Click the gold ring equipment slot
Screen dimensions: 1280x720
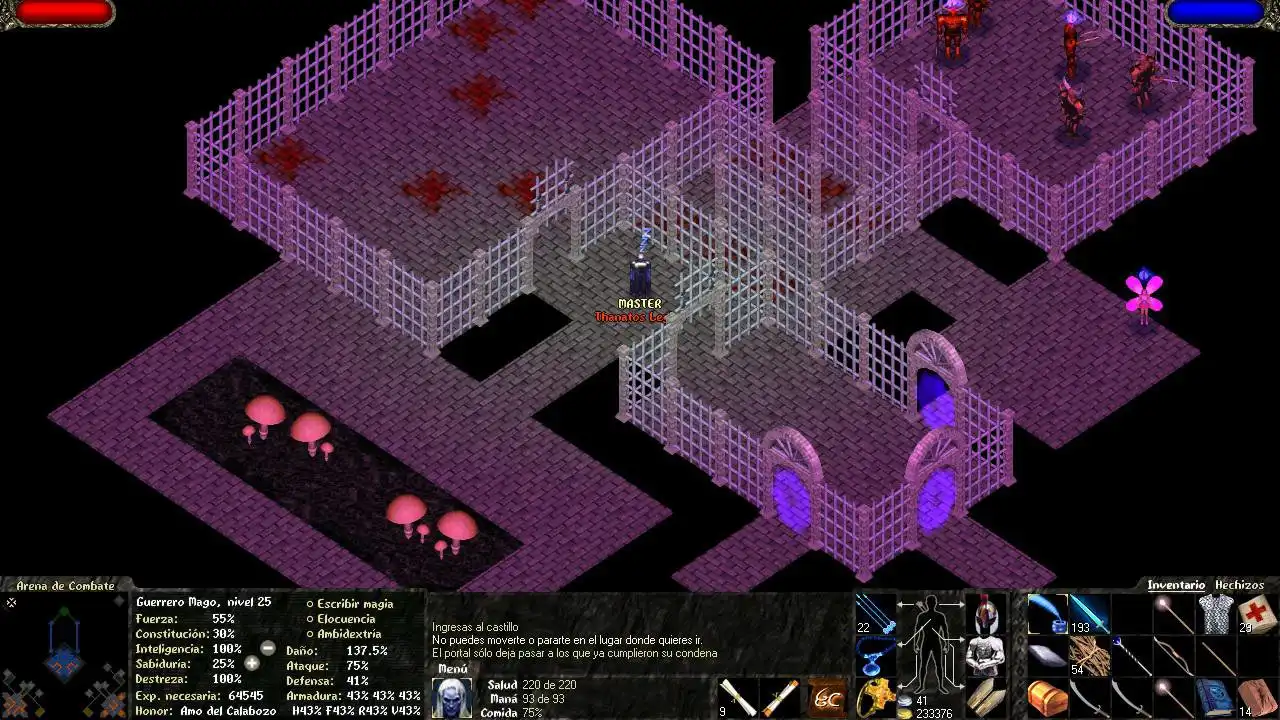pos(876,697)
